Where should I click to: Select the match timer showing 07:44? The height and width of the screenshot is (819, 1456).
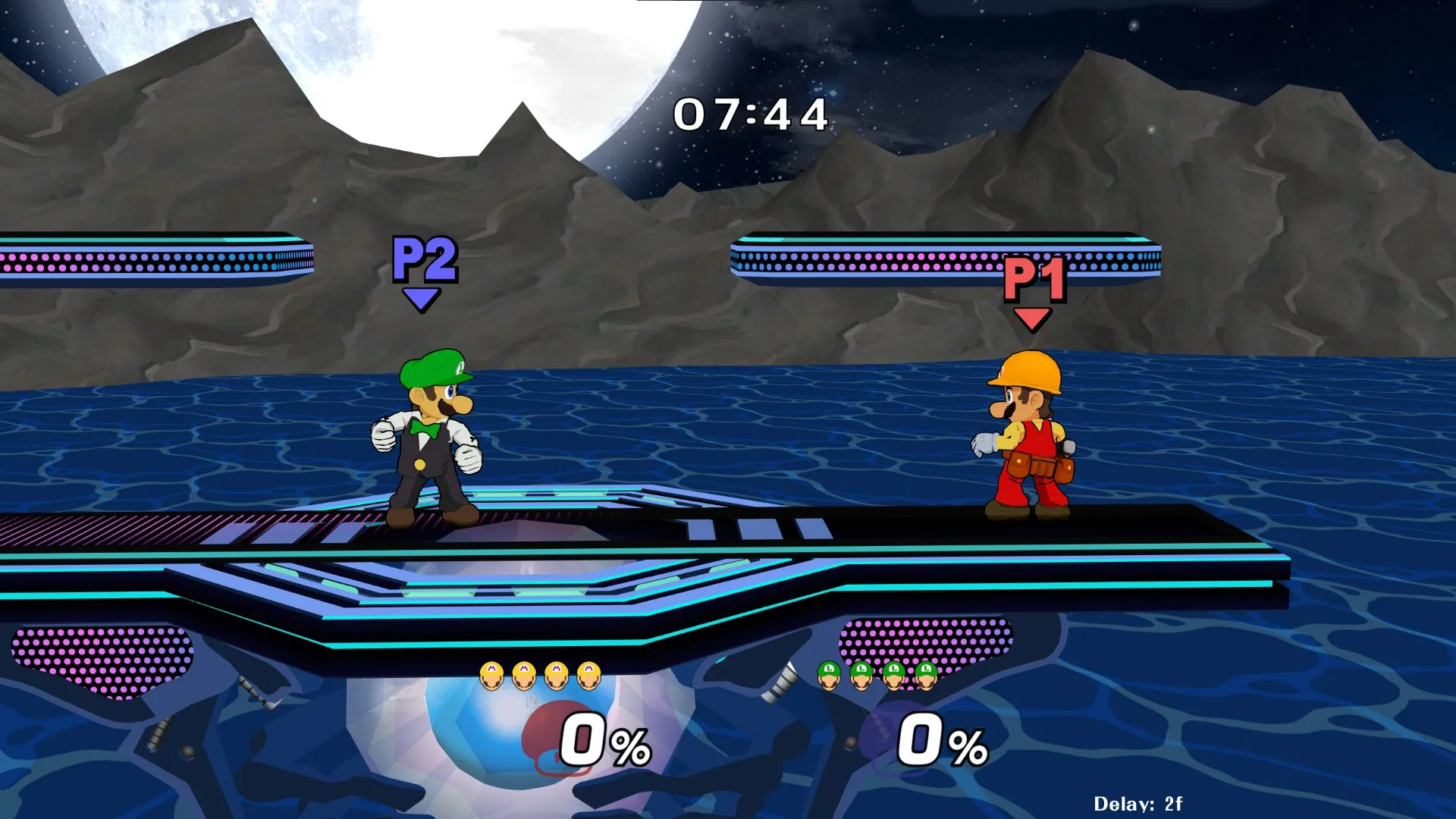[751, 114]
